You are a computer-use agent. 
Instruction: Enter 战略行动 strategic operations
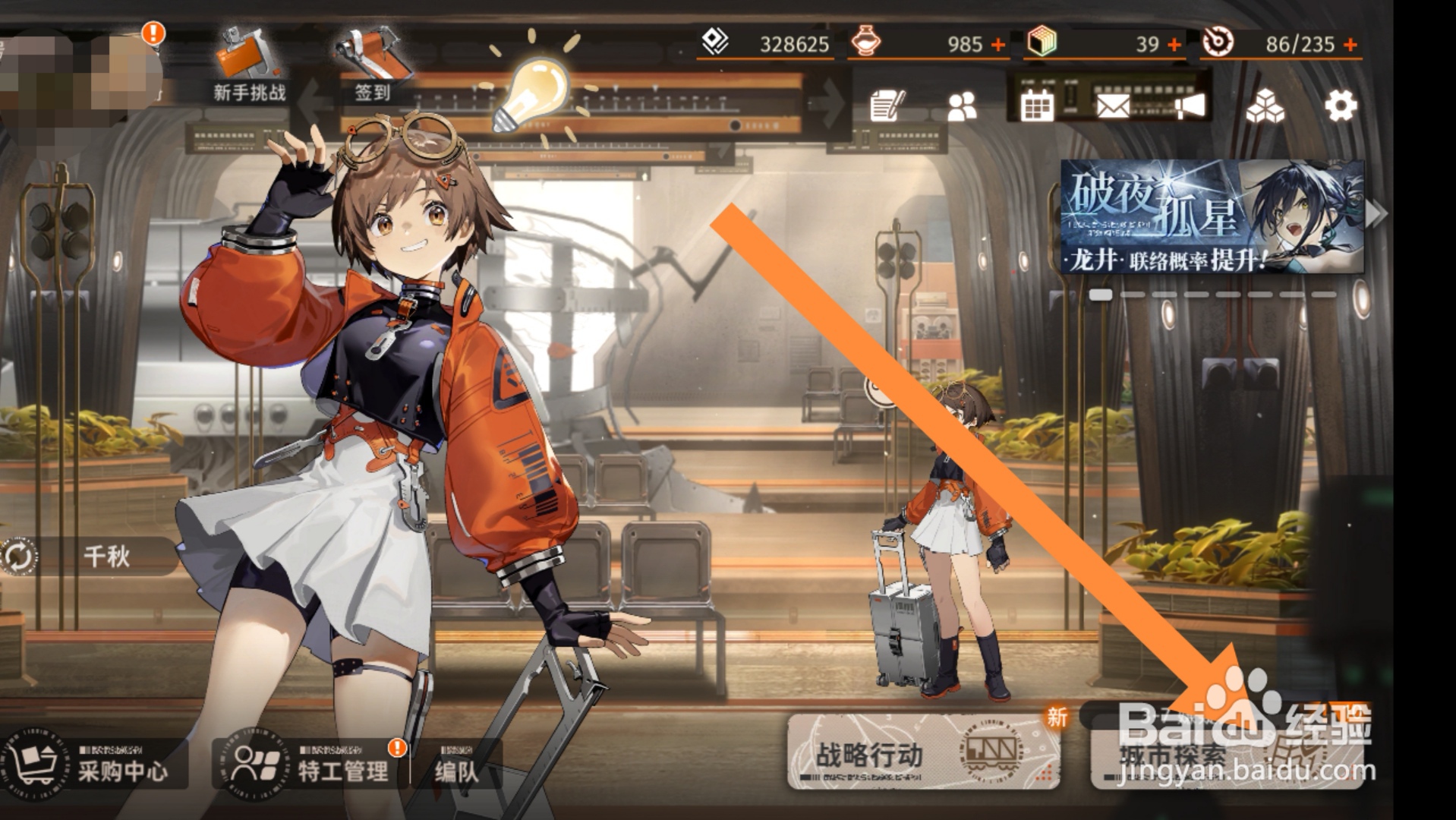click(922, 752)
